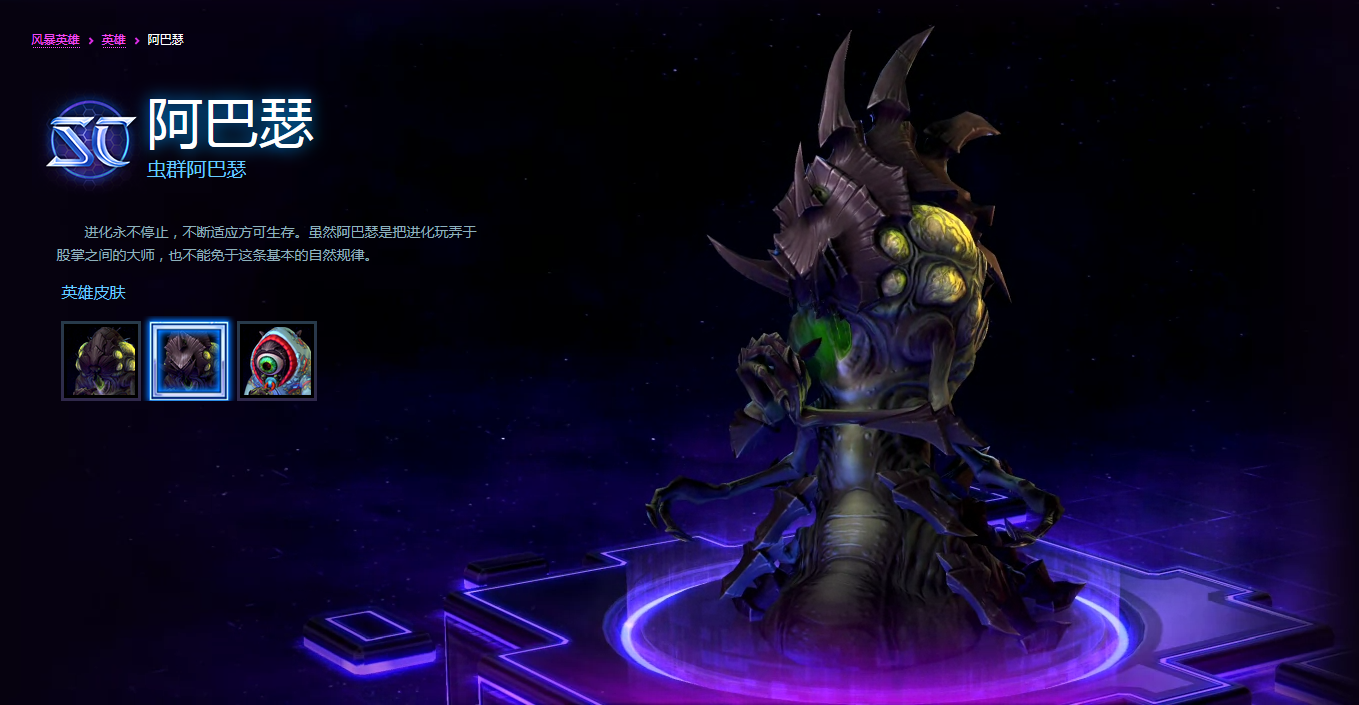Pick the one-eyed hooded skin thumbnail
Viewport: 1359px width, 705px height.
[x=277, y=361]
